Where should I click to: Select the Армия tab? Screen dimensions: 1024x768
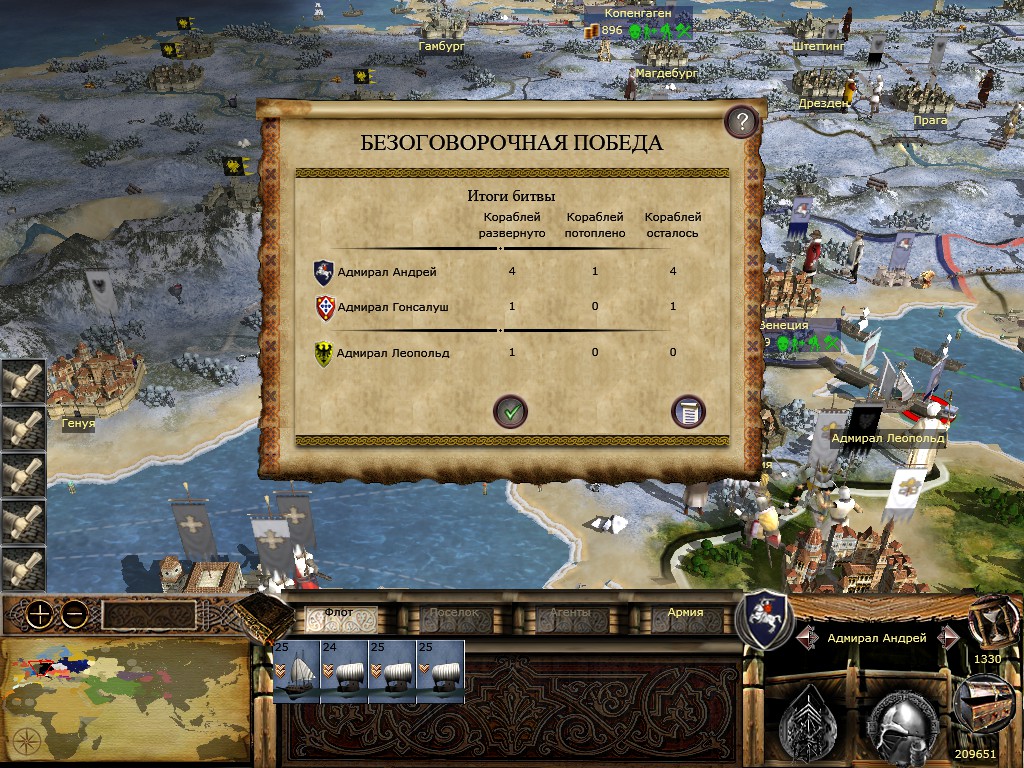coord(685,614)
